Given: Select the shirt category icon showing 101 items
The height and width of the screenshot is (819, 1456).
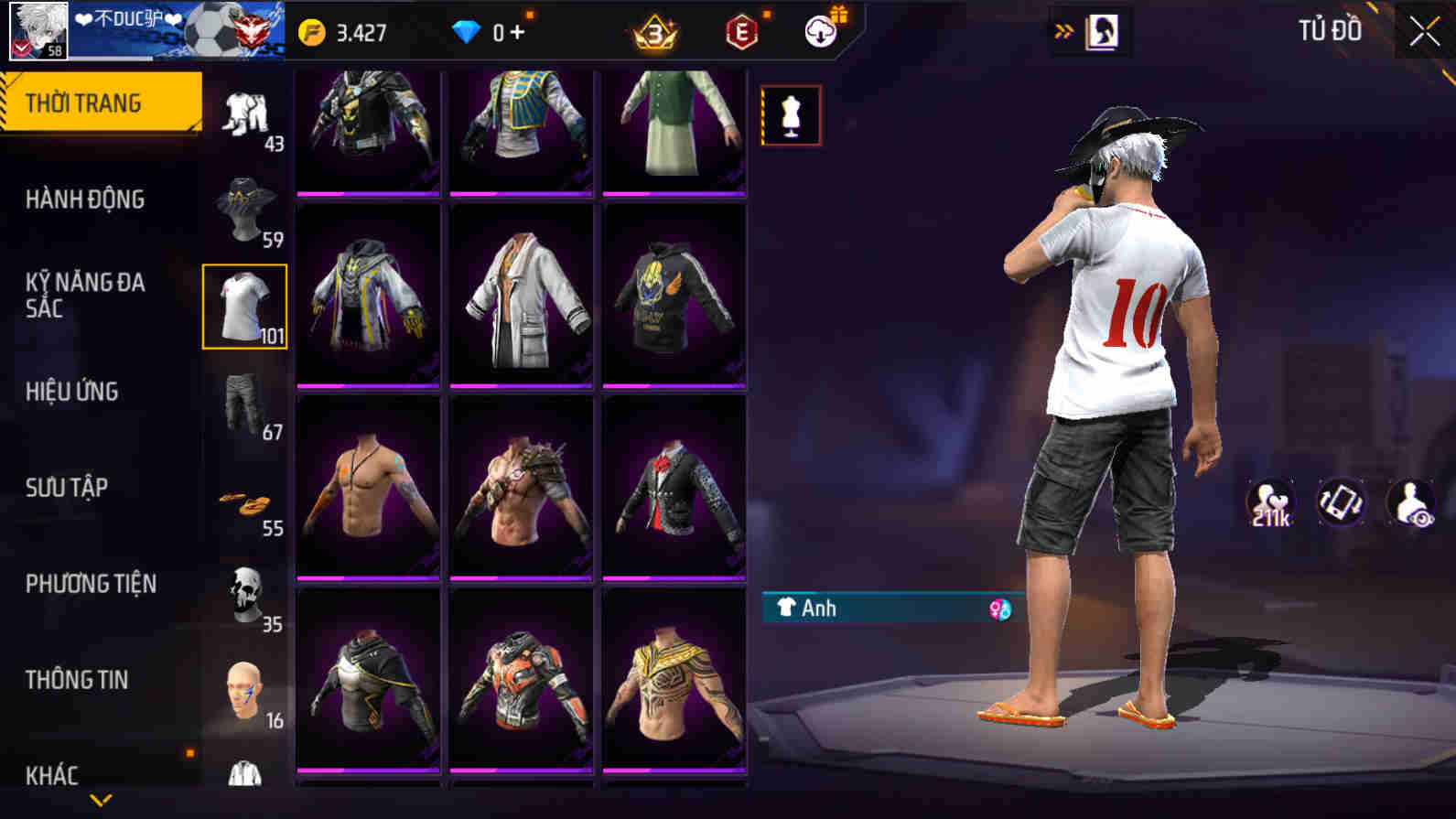Looking at the screenshot, I should pyautogui.click(x=244, y=307).
